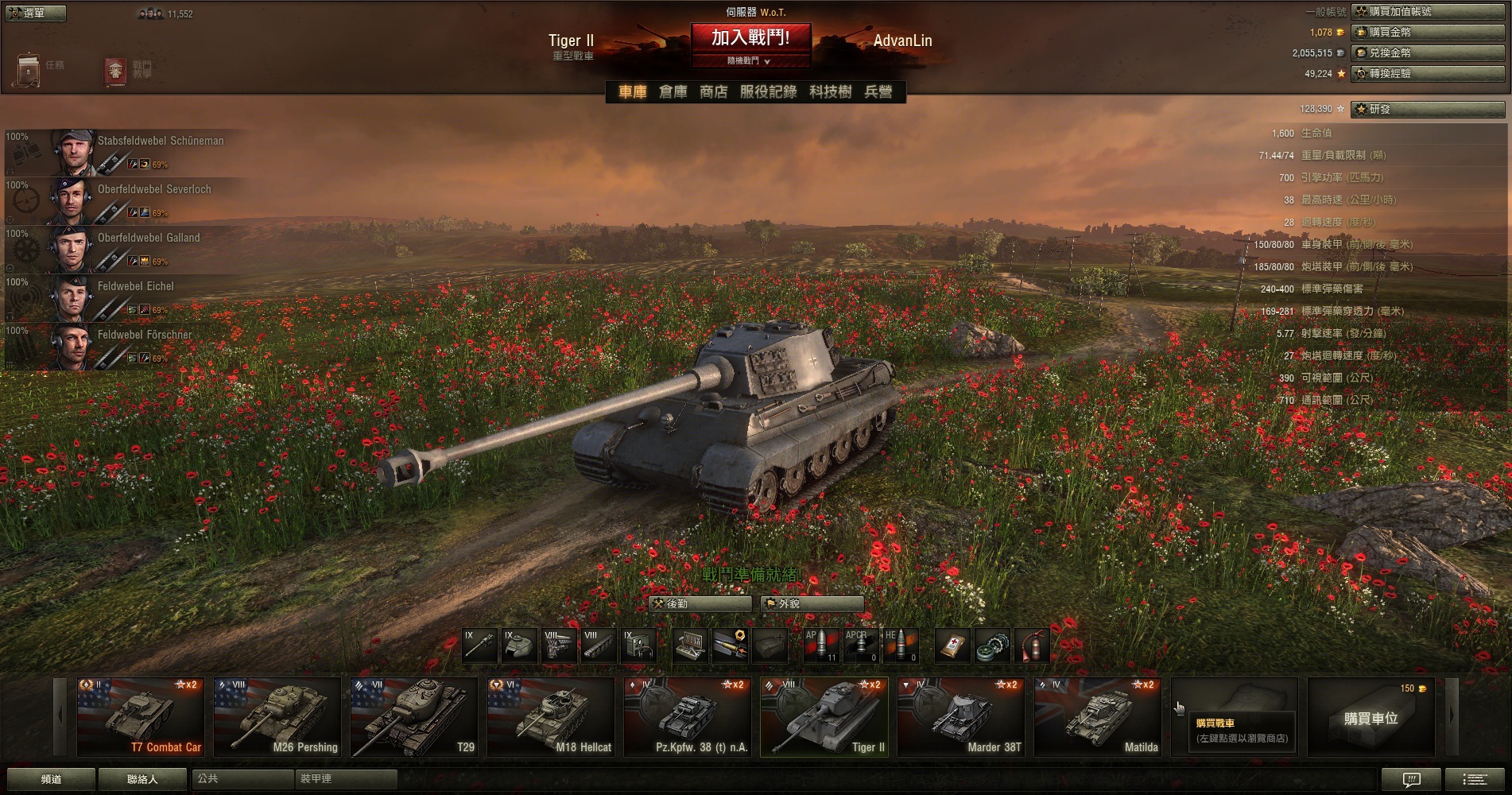View the 服役記錄 service record tab

coord(768,92)
